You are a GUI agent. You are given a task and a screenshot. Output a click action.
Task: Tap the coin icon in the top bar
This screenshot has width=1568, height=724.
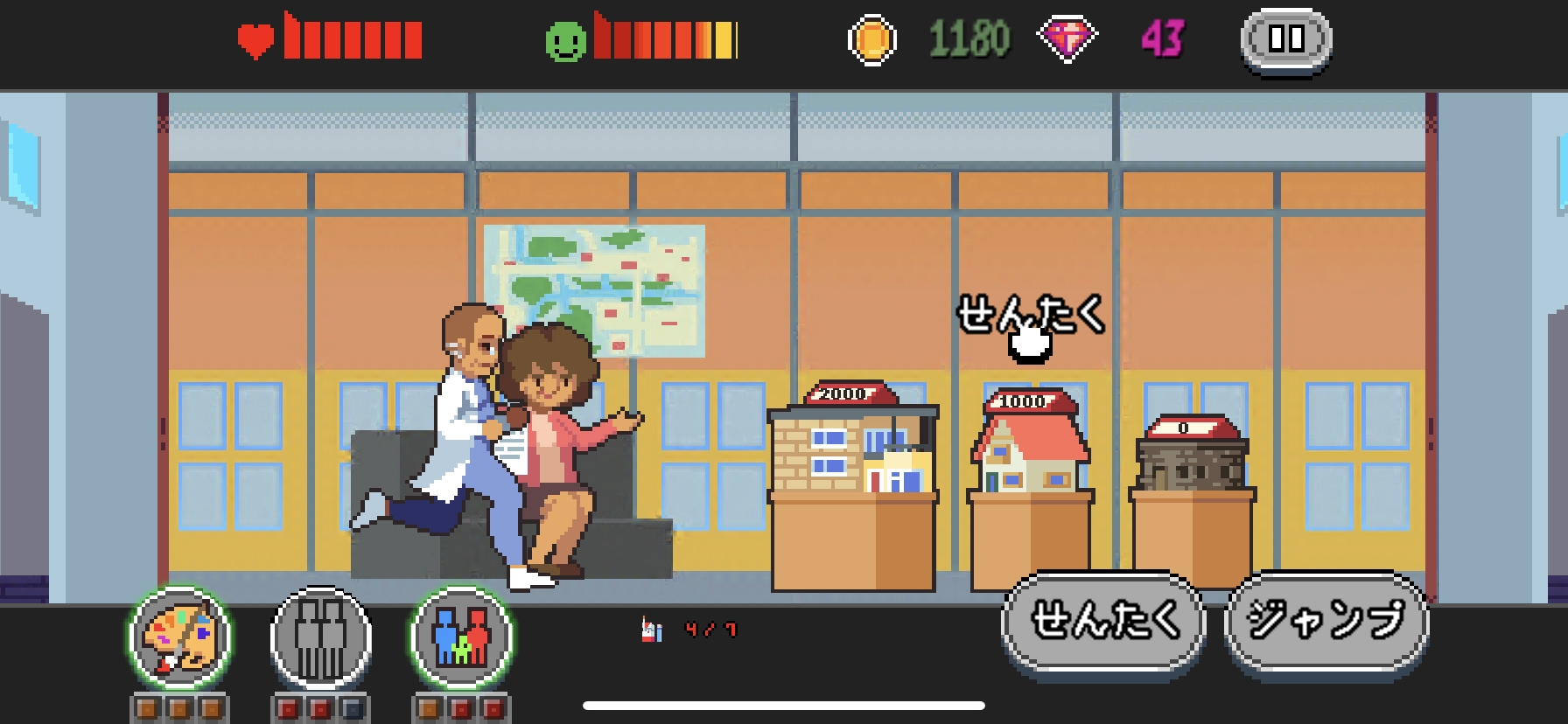click(x=872, y=38)
